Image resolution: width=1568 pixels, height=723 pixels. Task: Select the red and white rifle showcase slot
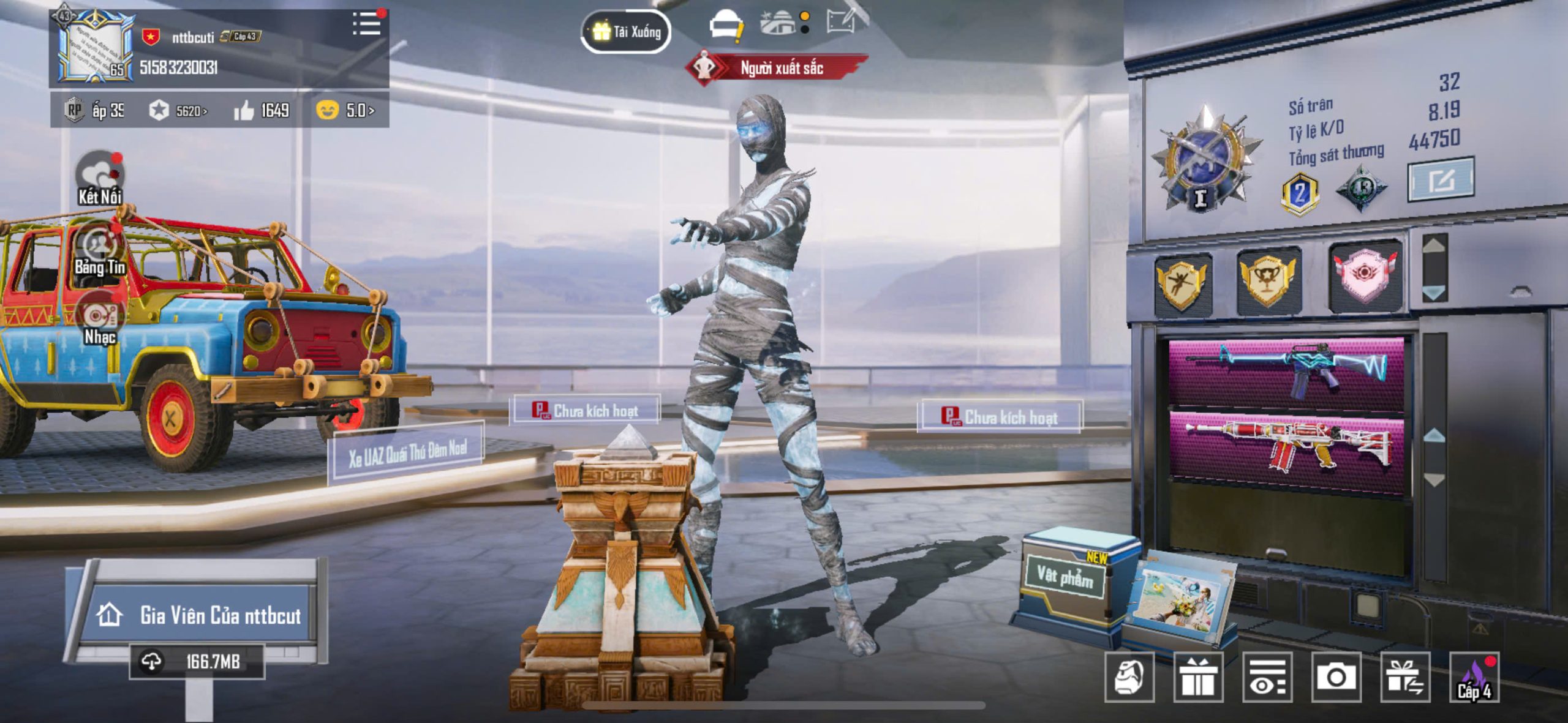pos(1286,450)
